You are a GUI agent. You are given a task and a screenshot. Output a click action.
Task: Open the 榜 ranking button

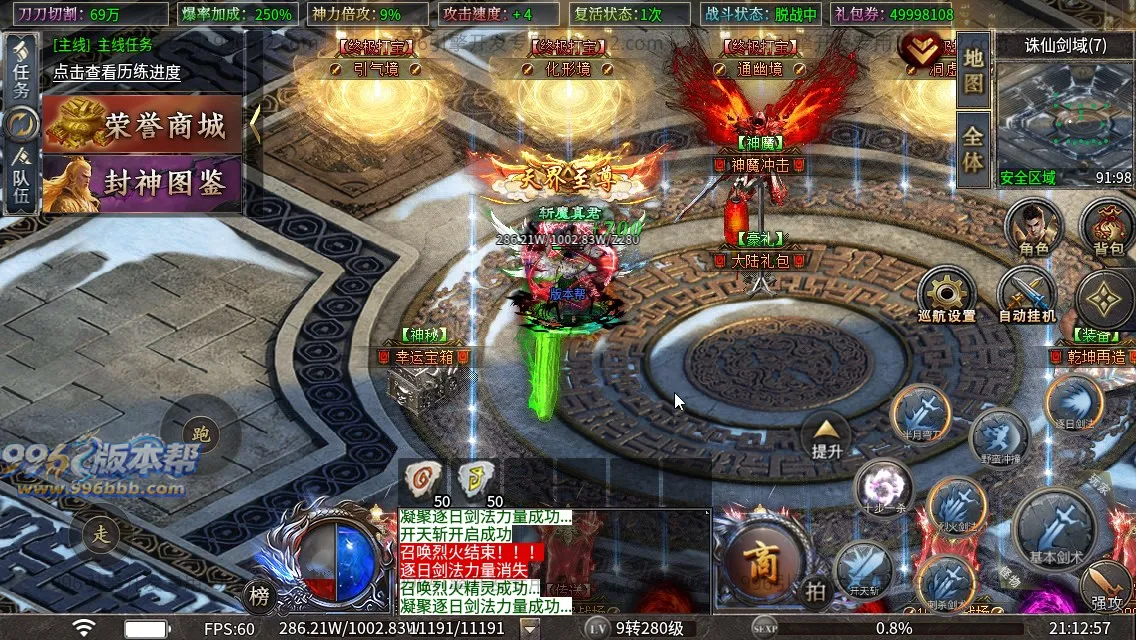[259, 597]
